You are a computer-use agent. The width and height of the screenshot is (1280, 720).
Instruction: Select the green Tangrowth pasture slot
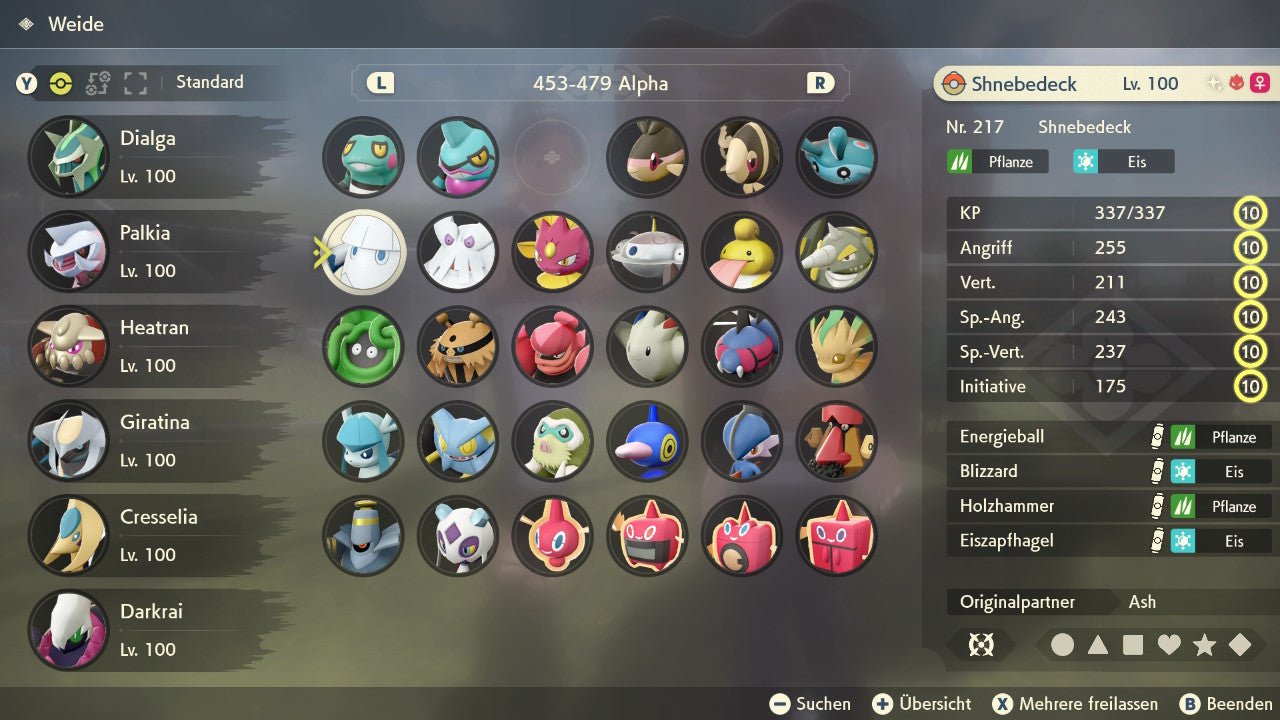click(x=364, y=347)
